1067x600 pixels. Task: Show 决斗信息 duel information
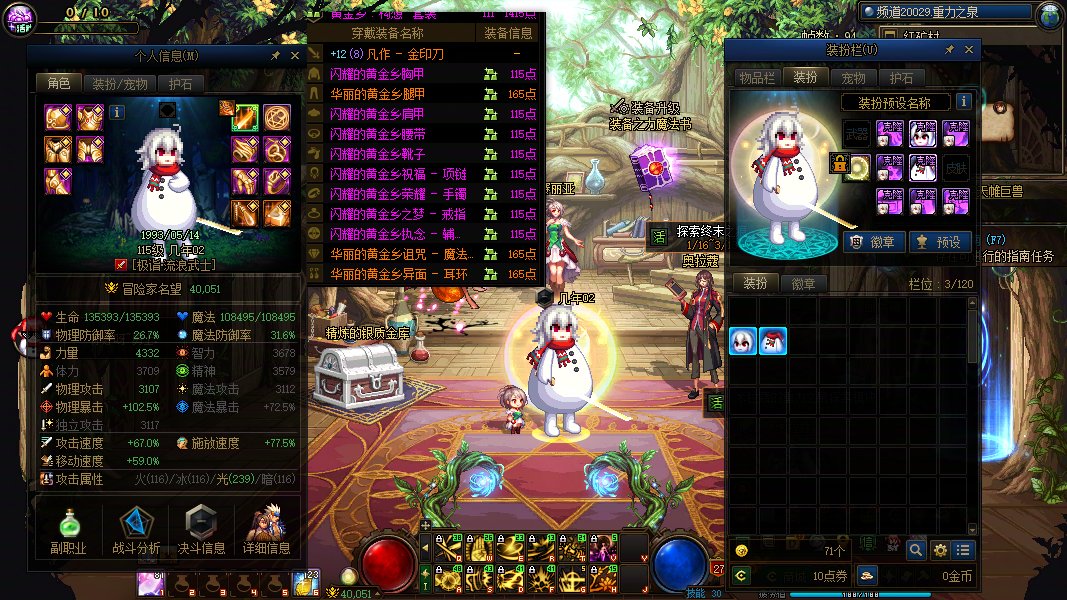201,530
